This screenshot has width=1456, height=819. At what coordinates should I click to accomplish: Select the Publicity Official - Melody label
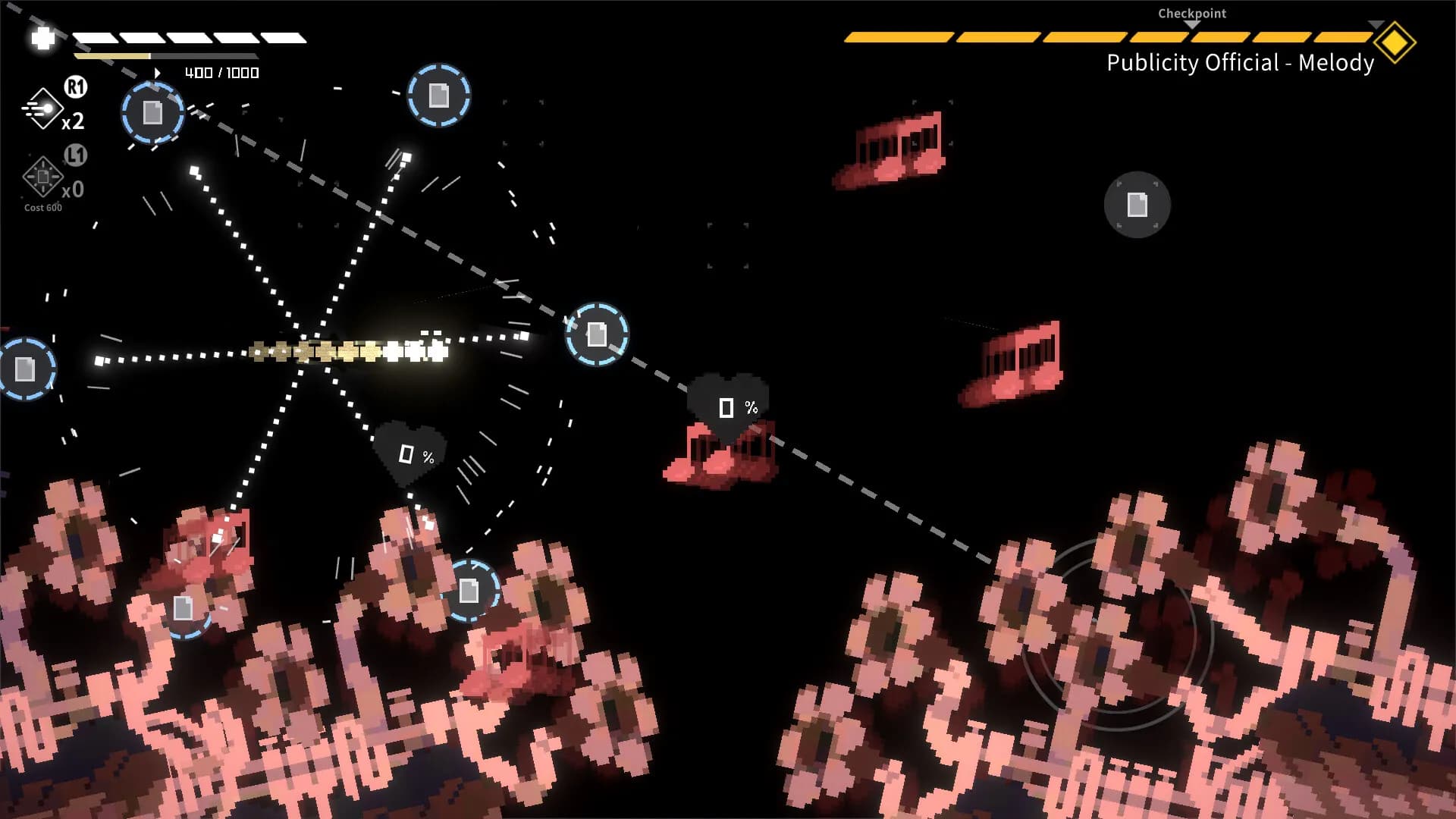point(1239,64)
